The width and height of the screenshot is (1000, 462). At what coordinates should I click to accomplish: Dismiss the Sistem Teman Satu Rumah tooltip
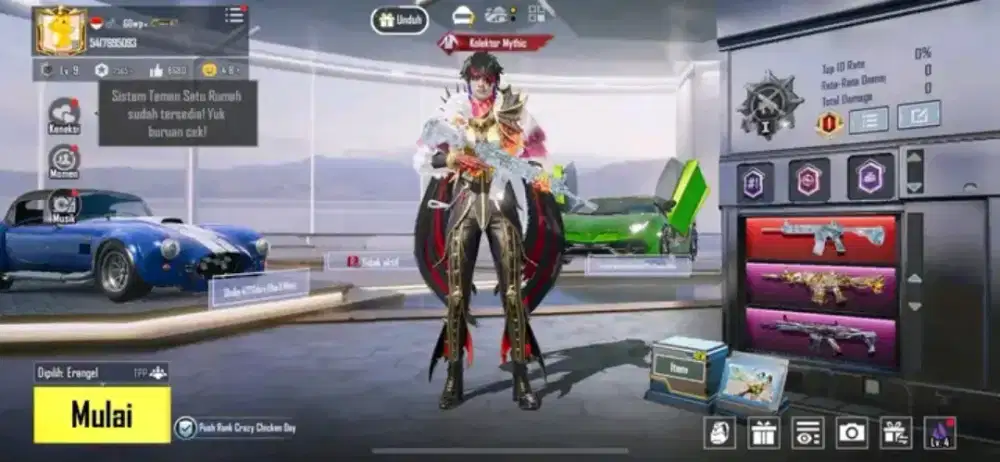177,113
